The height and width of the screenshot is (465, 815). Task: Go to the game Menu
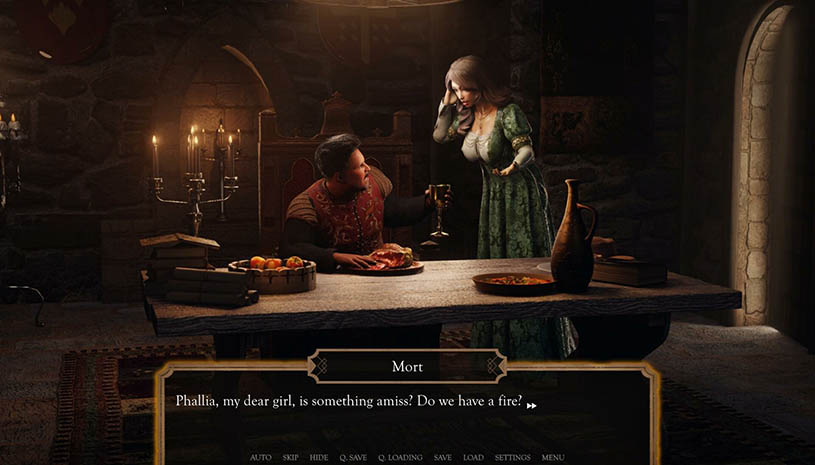coord(553,457)
